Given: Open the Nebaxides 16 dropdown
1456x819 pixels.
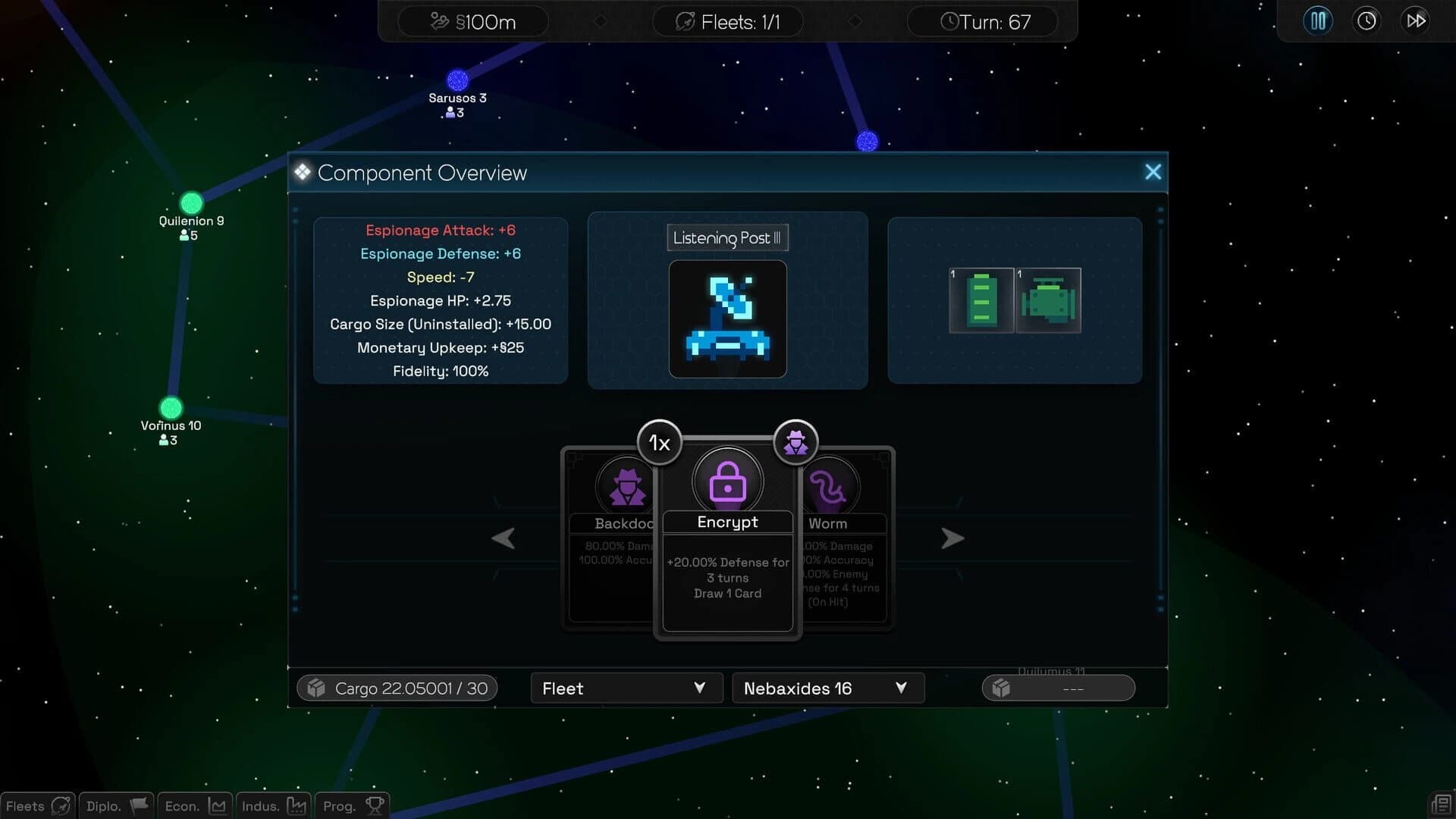Looking at the screenshot, I should (827, 688).
